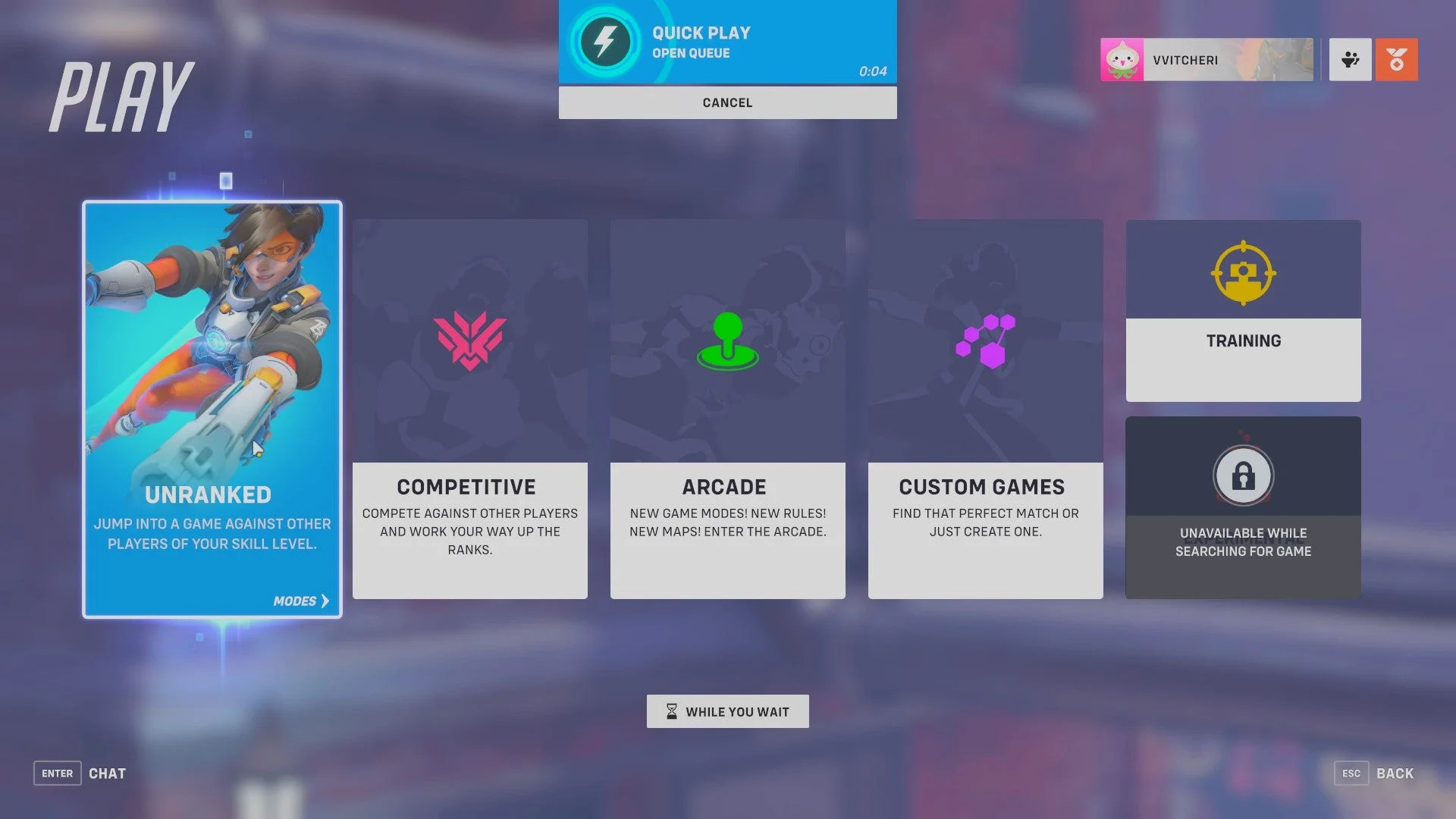1456x819 pixels.
Task: Expand the Modes list on Unranked card
Action: pyautogui.click(x=300, y=601)
